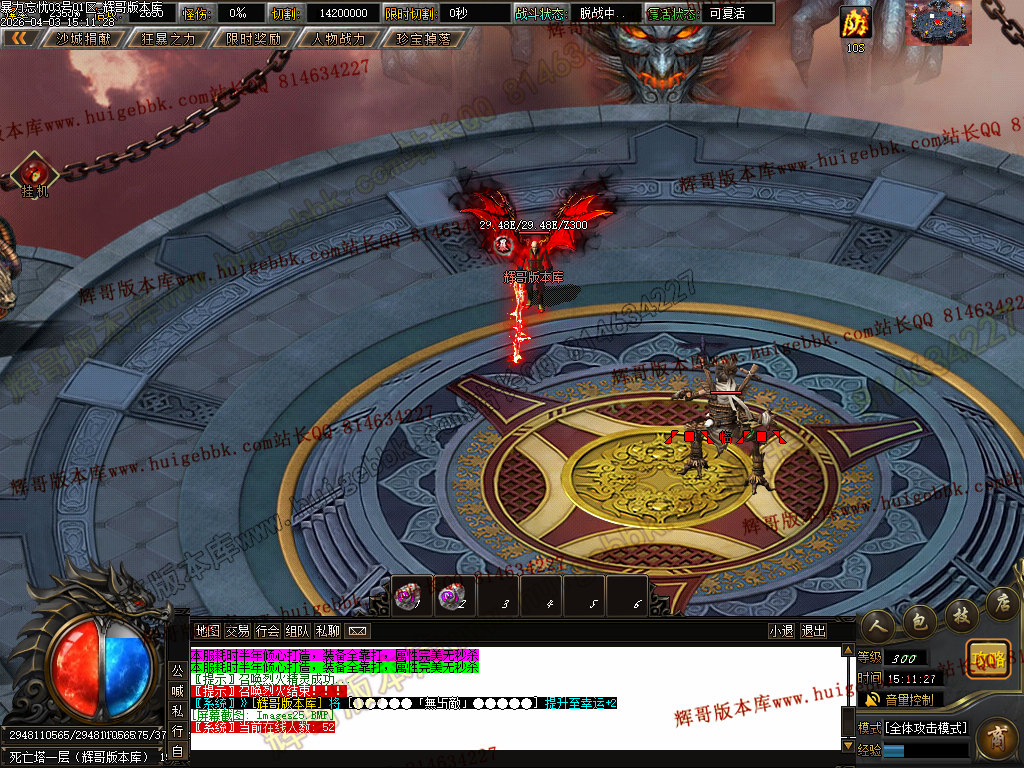Open the 沙城捐献 panel
Screen dimensions: 1024x768
(83, 39)
